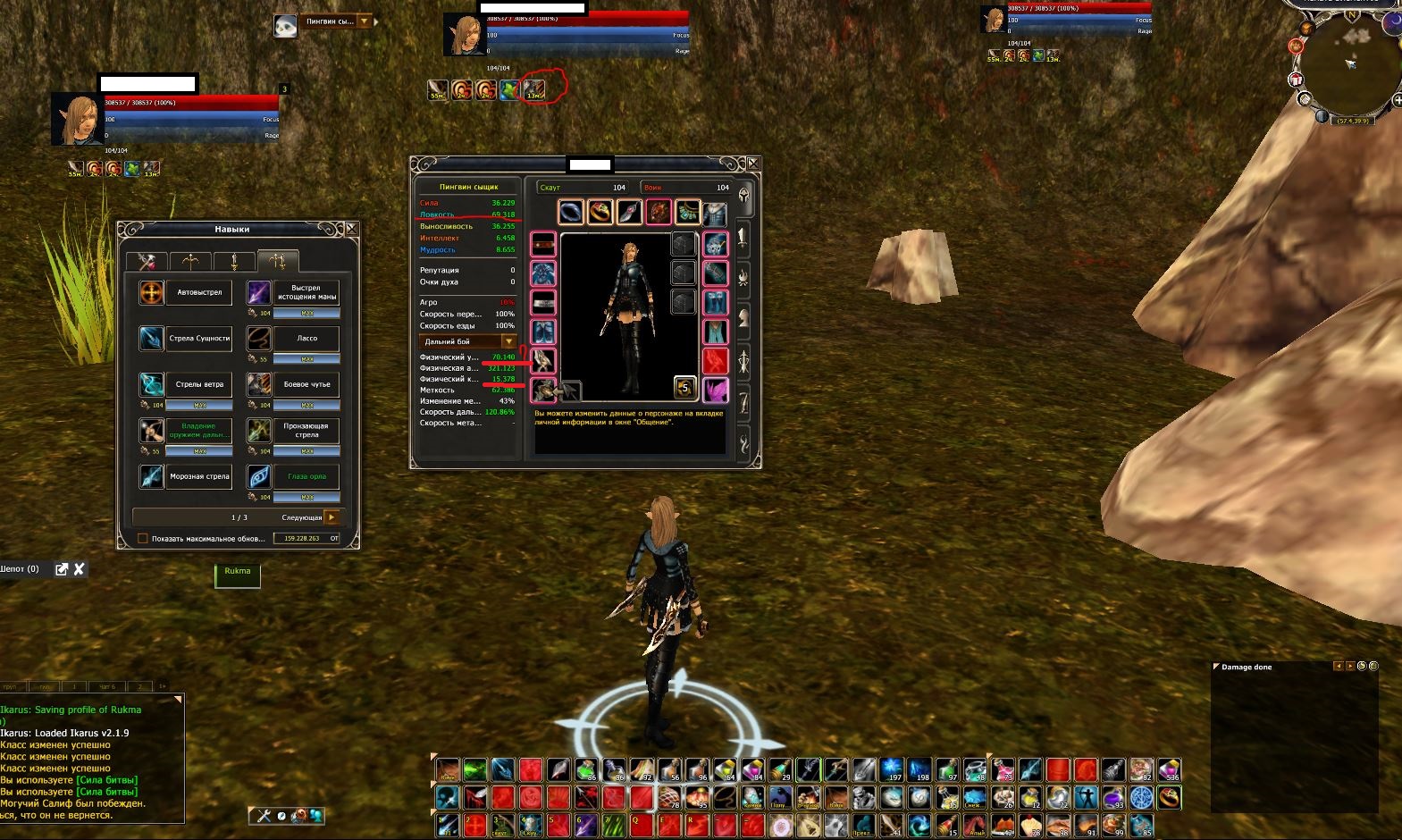This screenshot has height=840, width=1402.
Task: Select the Лассо skill icon
Action: (x=259, y=339)
